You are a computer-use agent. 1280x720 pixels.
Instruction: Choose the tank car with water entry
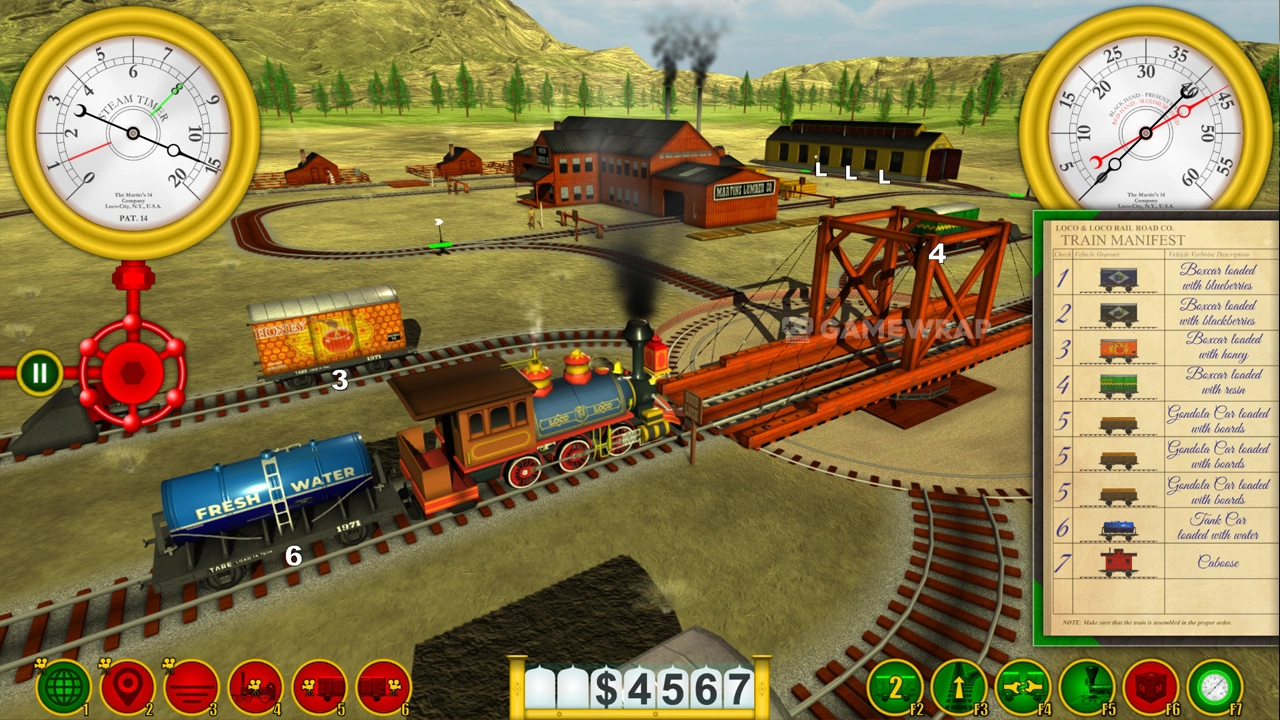pos(1160,527)
